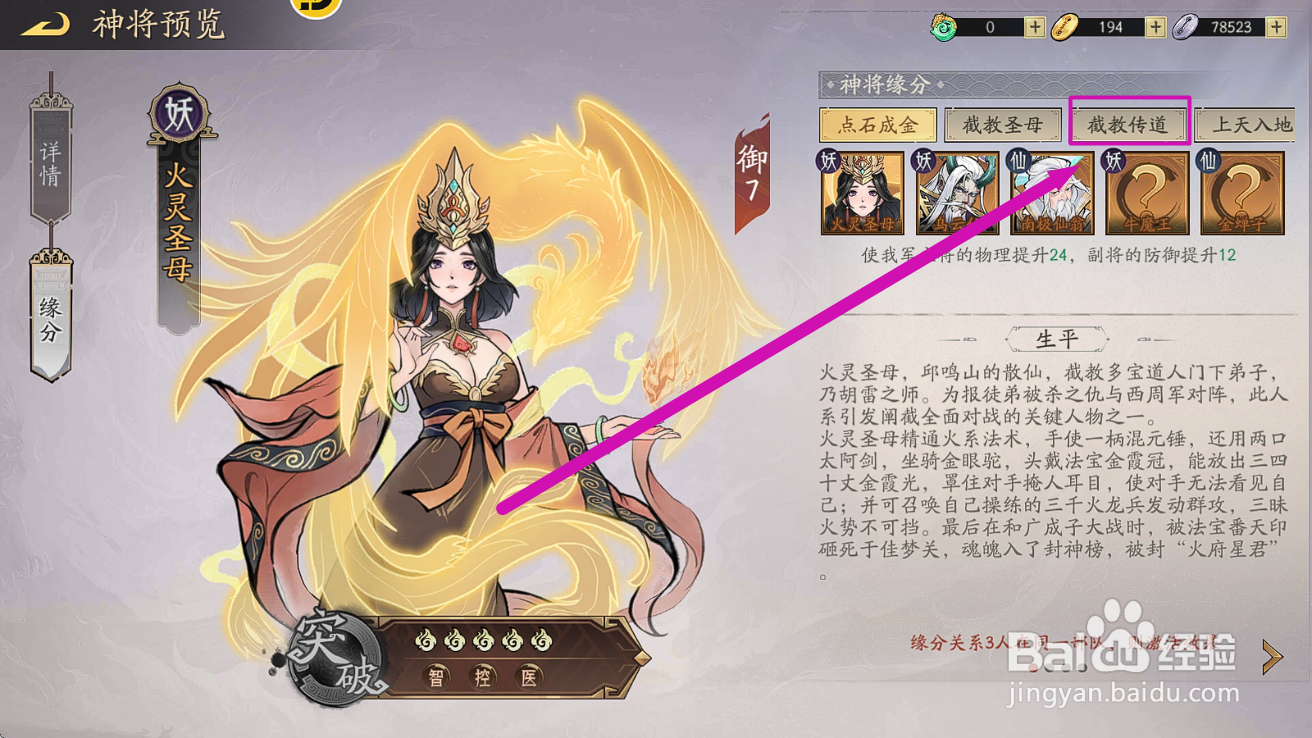The height and width of the screenshot is (738, 1312).
Task: Switch to the 点石成金 fate tab
Action: pos(877,124)
